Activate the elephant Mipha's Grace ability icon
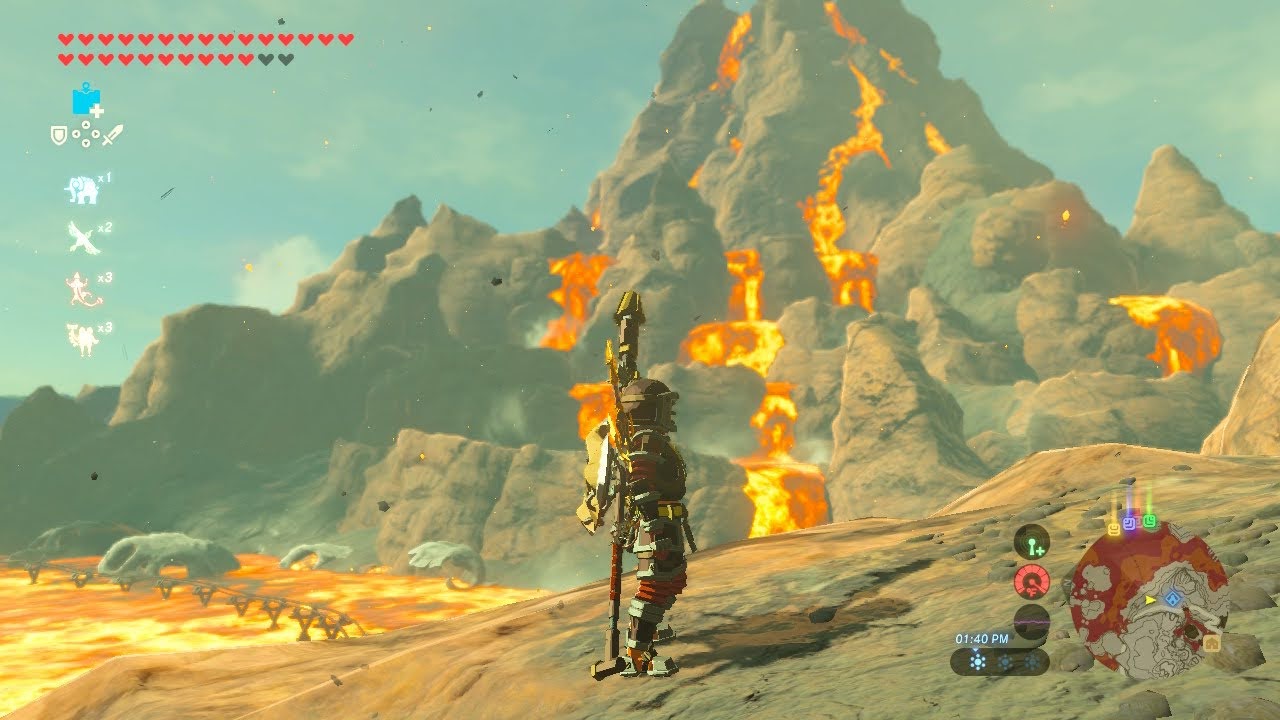The width and height of the screenshot is (1280, 720). 81,189
